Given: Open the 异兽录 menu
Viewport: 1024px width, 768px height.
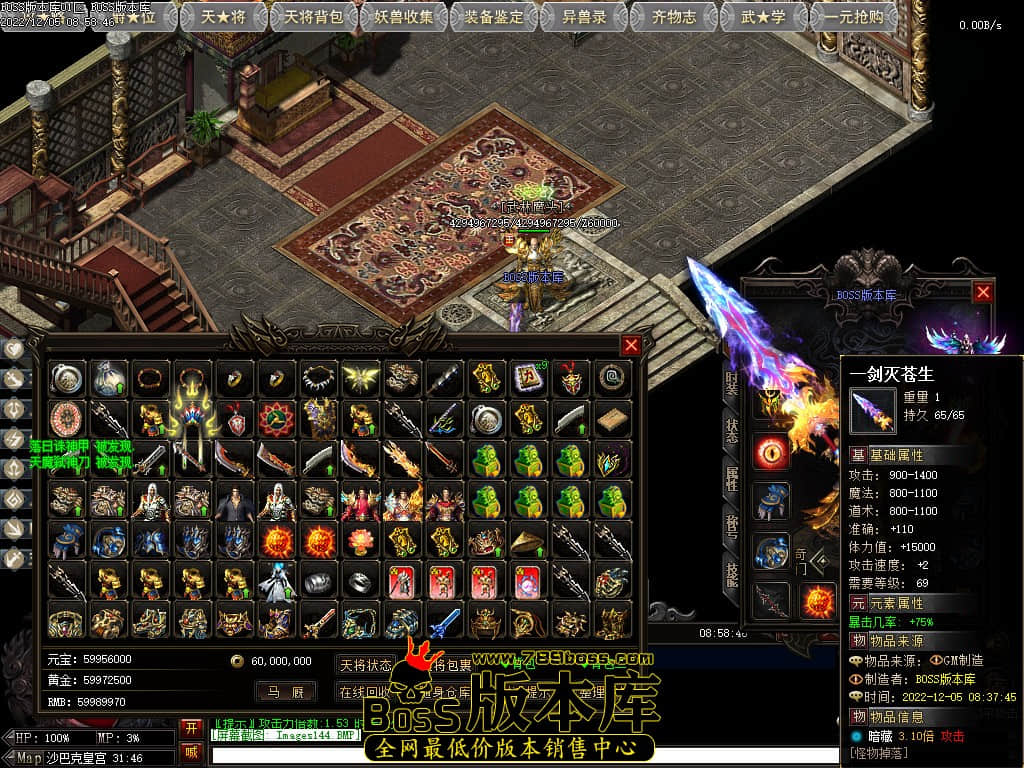Looking at the screenshot, I should [586, 17].
